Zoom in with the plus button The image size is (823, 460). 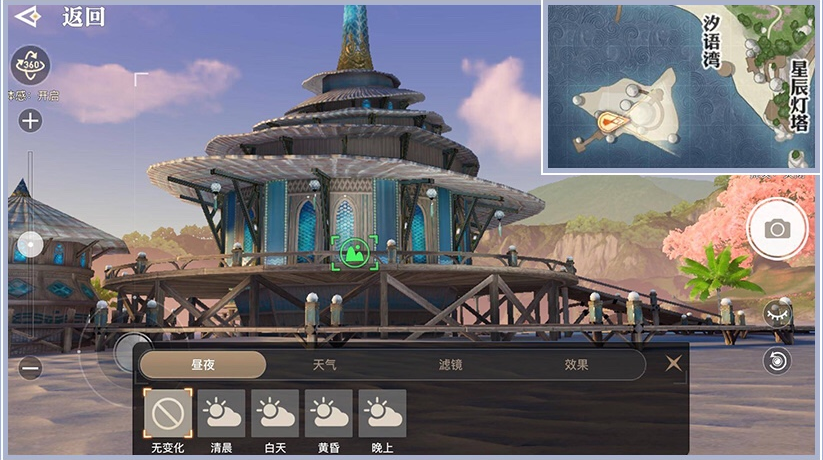tap(30, 121)
